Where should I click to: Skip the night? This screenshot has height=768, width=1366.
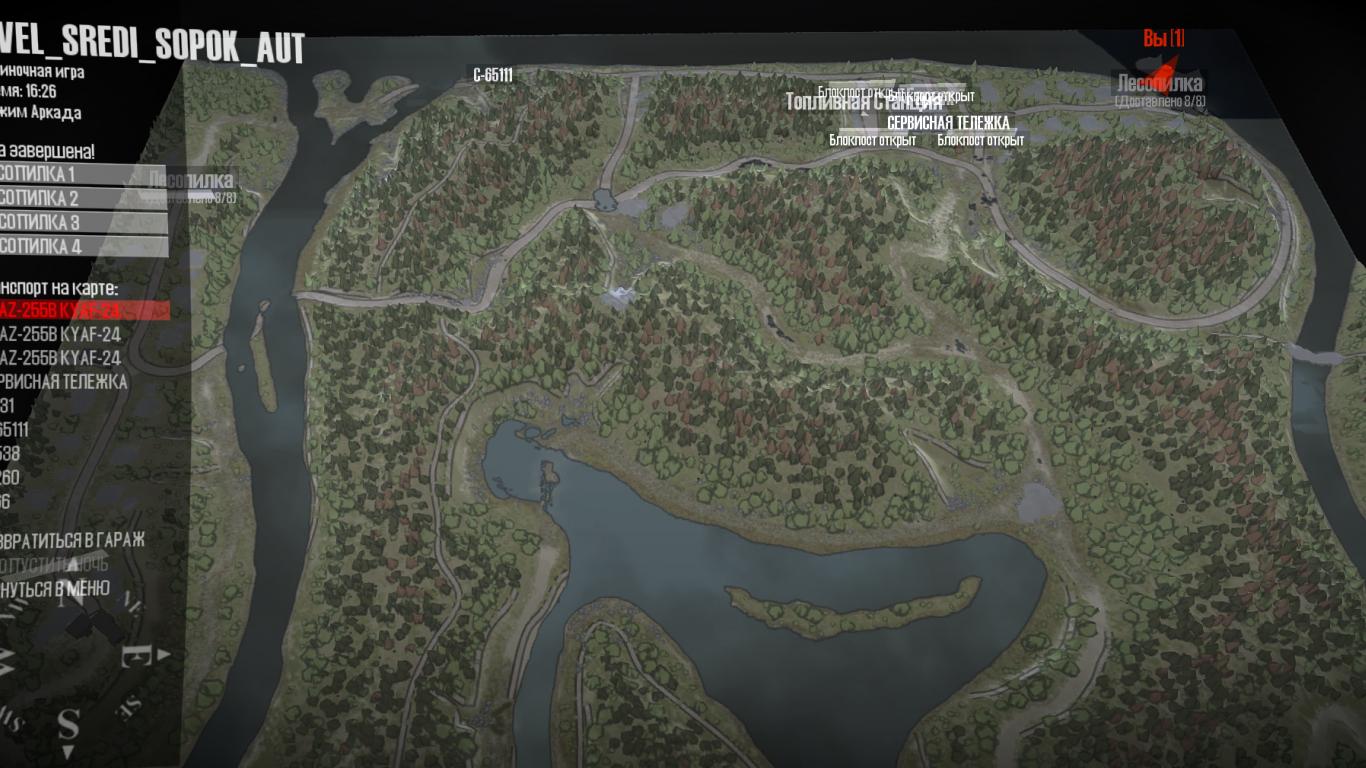(x=55, y=564)
